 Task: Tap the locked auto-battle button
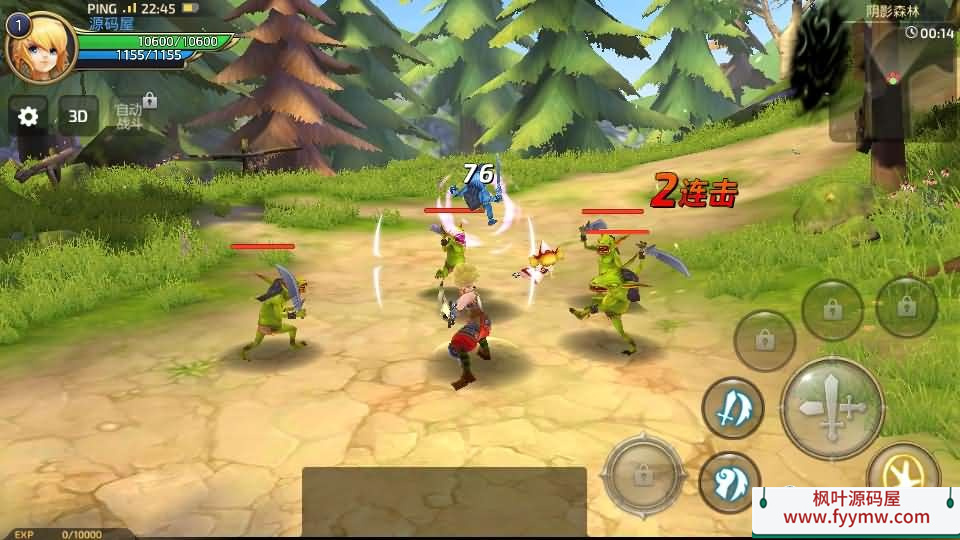click(x=132, y=114)
